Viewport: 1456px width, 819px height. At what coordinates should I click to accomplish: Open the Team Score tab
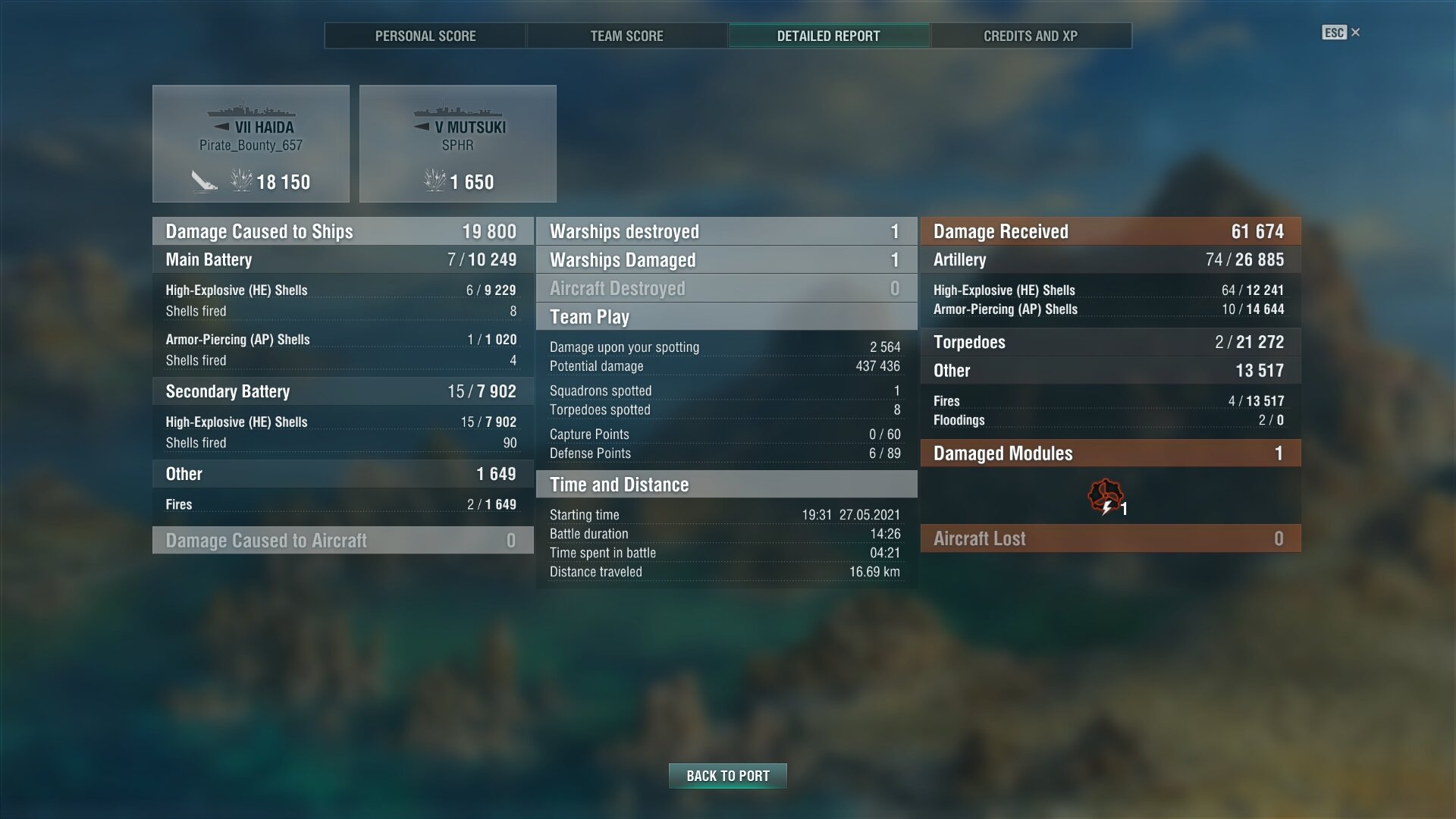[626, 36]
